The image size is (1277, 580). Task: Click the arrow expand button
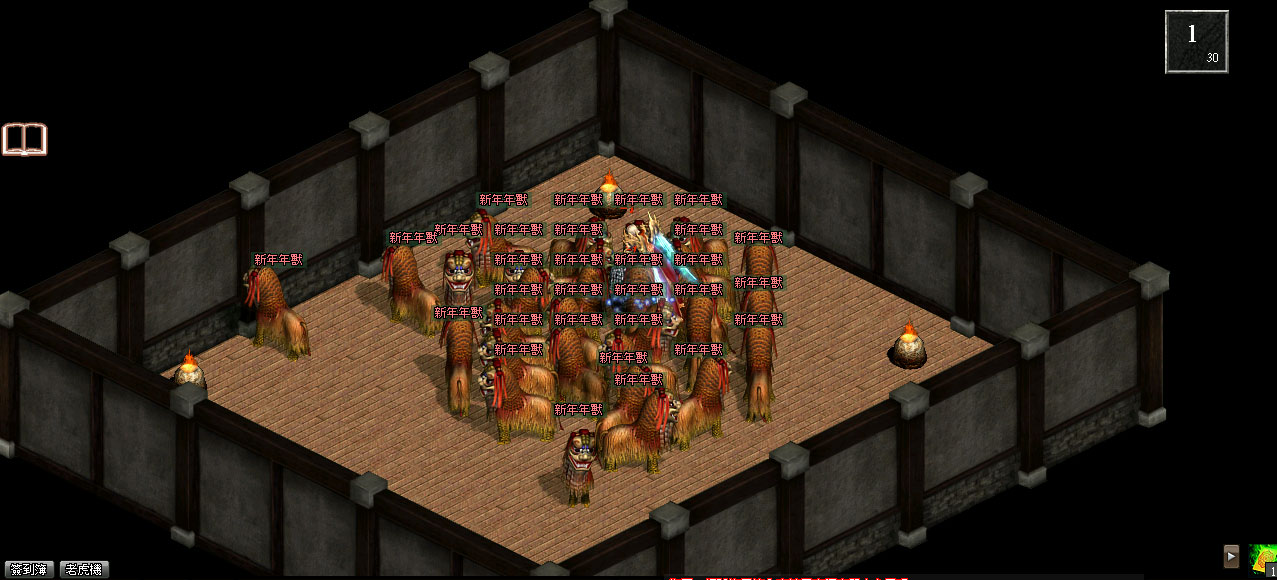coord(1232,557)
